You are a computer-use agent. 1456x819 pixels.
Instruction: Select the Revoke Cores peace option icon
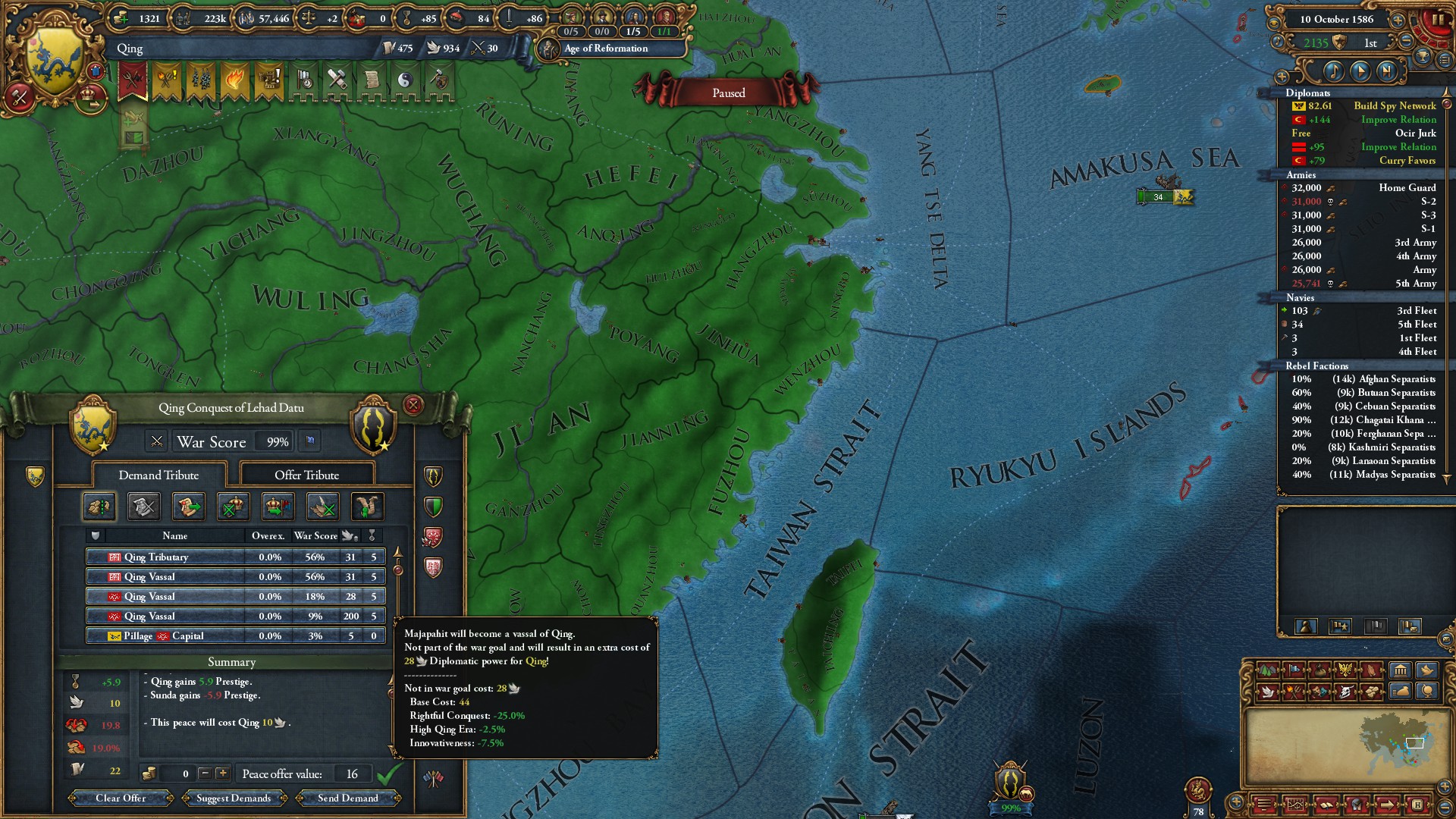tap(233, 506)
